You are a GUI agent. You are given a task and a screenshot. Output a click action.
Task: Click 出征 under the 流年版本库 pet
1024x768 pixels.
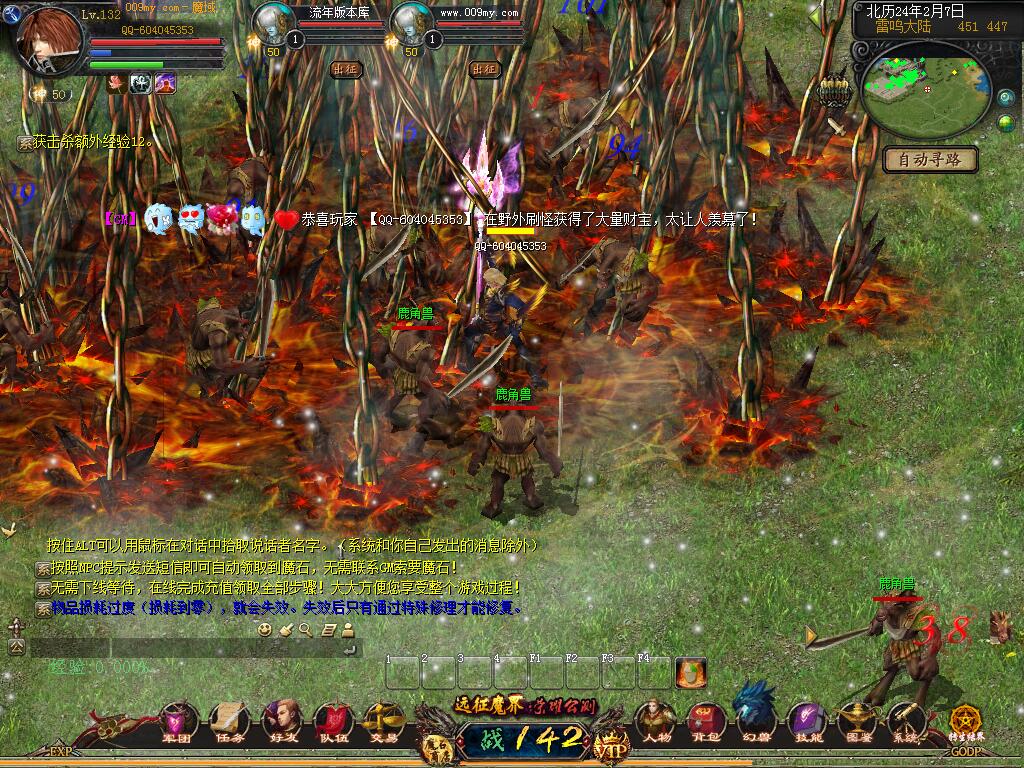pos(345,69)
